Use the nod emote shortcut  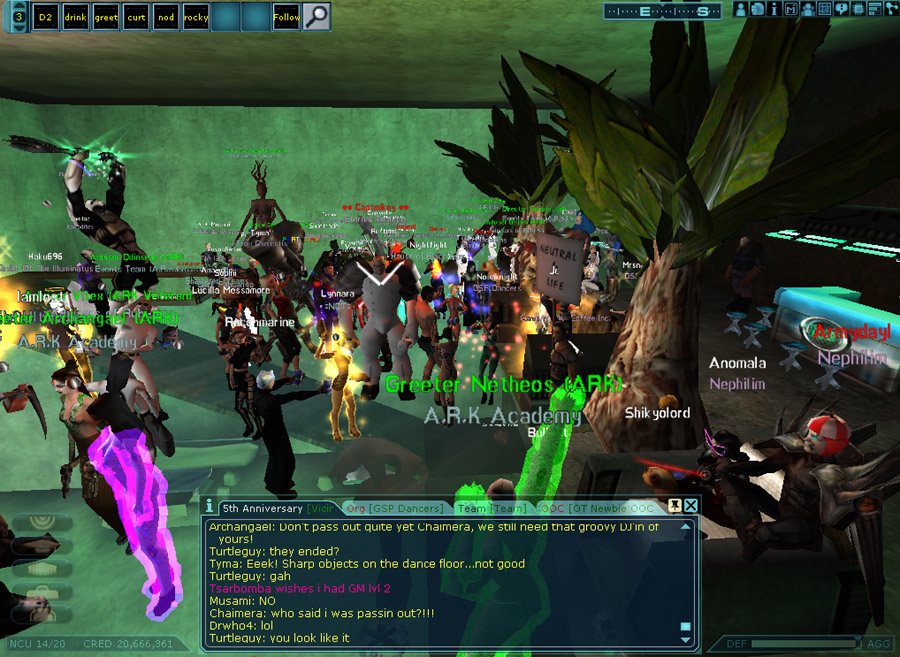click(165, 17)
